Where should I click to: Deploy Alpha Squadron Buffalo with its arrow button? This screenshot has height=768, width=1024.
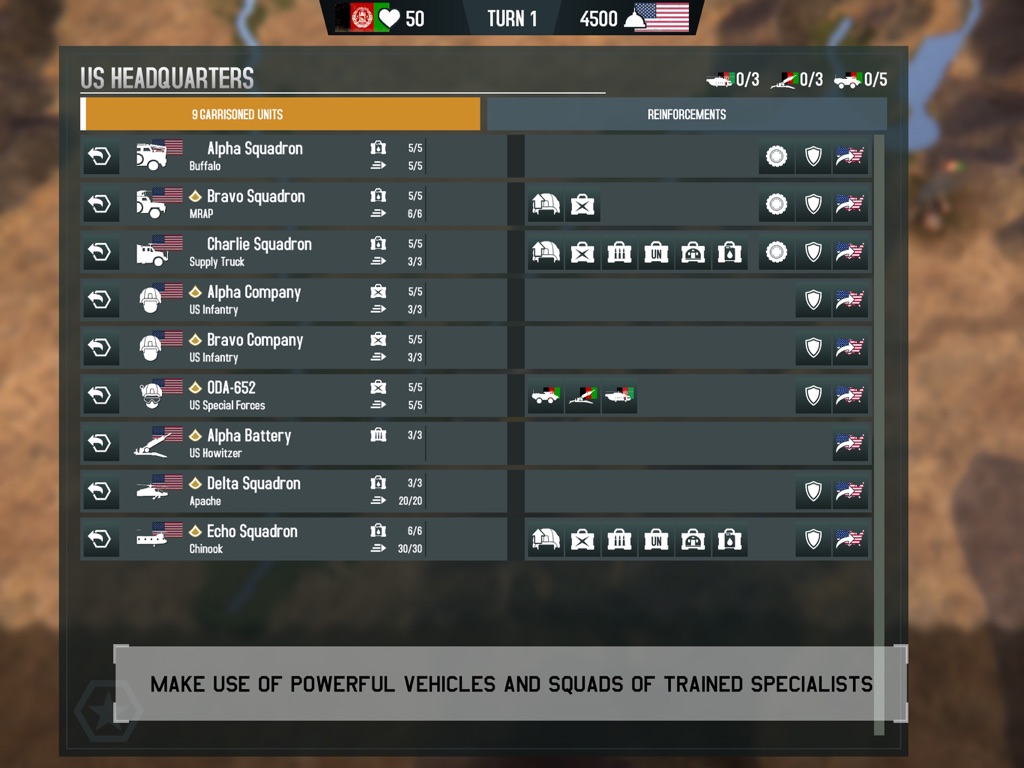[100, 157]
